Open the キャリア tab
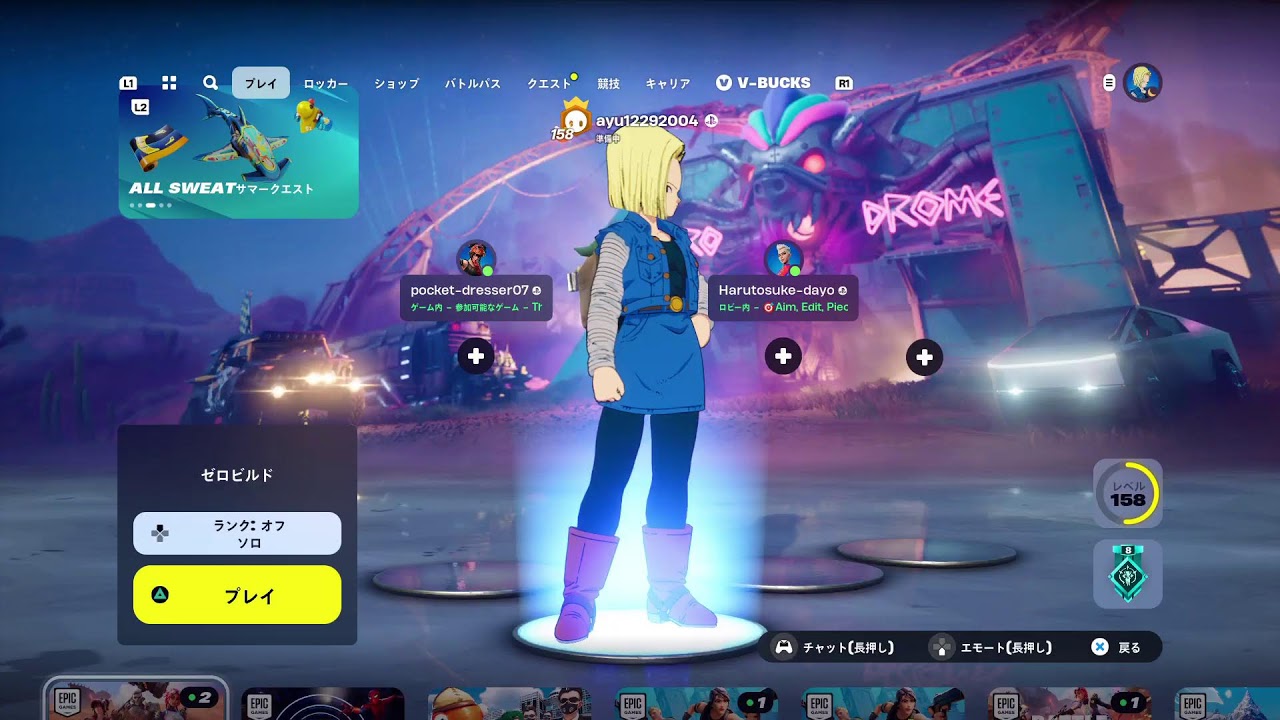This screenshot has width=1280, height=720. [668, 84]
